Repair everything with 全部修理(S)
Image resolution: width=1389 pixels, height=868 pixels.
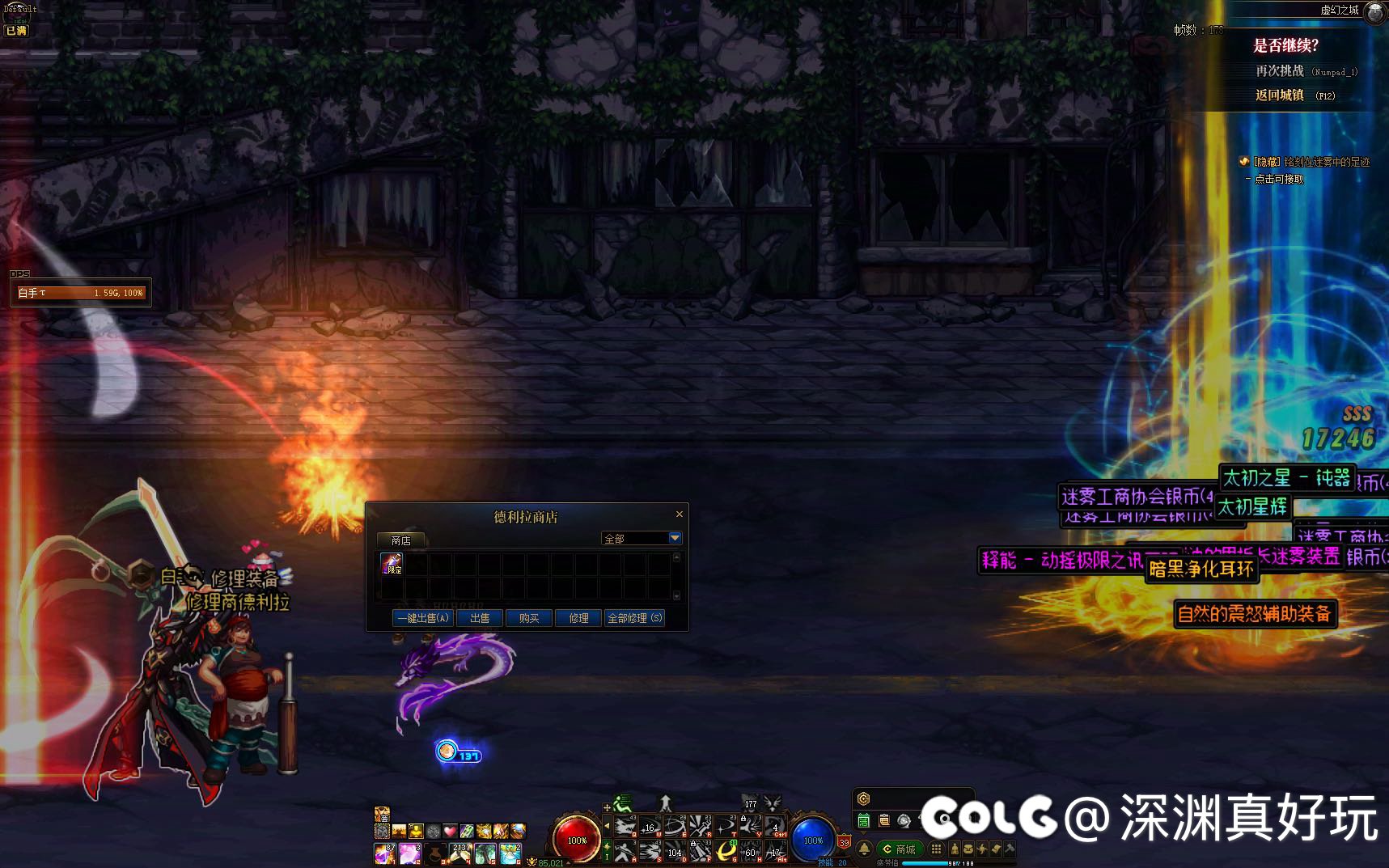(x=635, y=618)
